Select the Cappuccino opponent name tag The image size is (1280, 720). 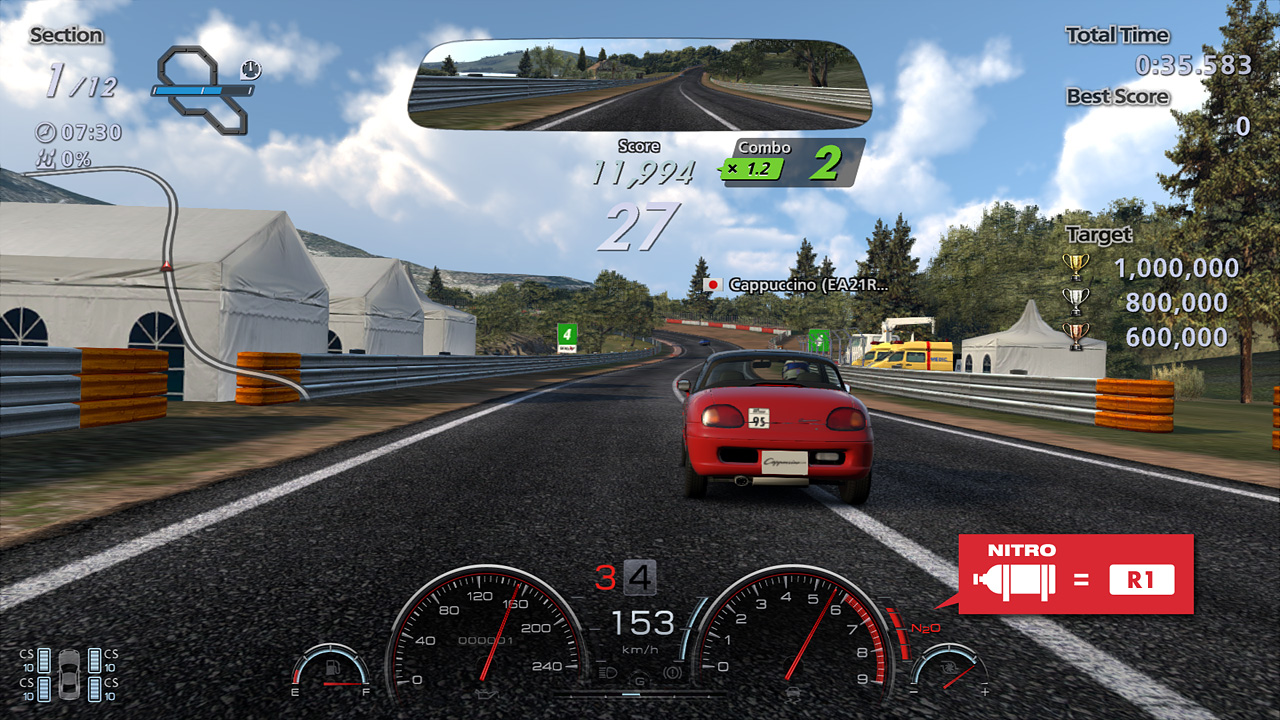[796, 285]
